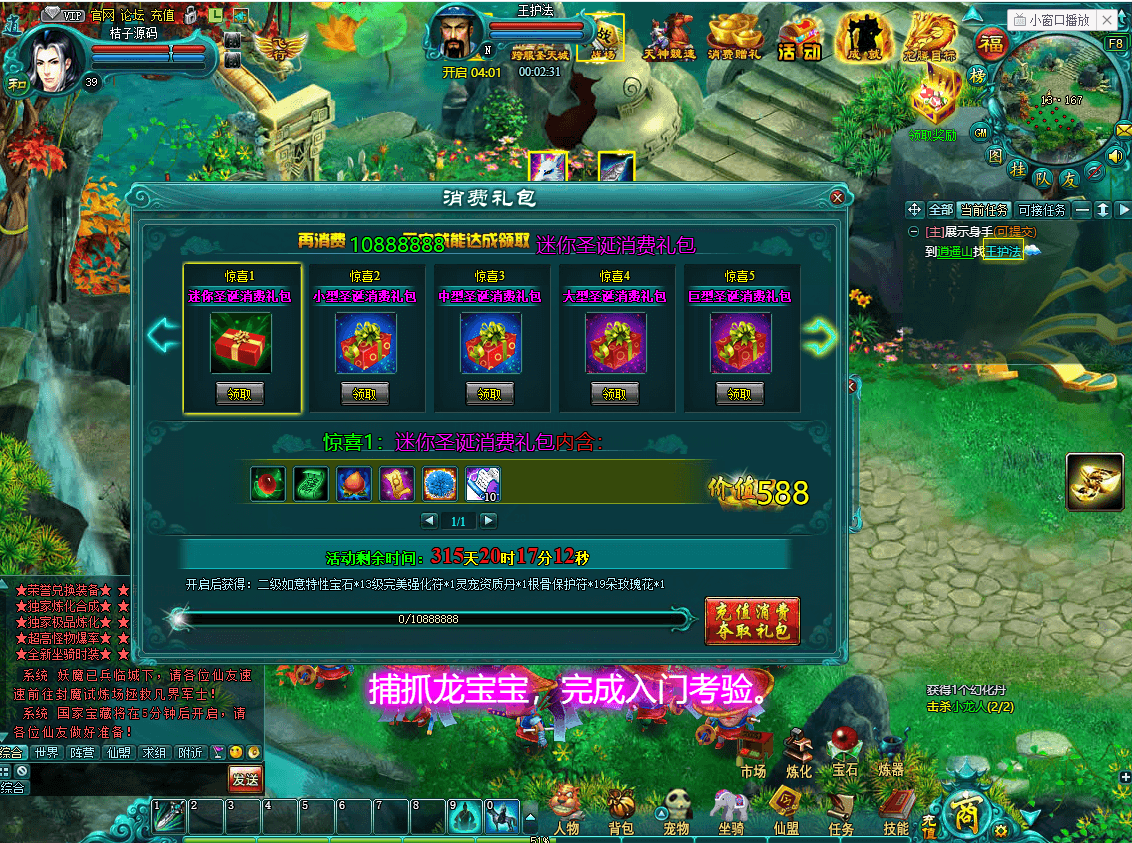Show the next gift packs with right arrow

(820, 337)
